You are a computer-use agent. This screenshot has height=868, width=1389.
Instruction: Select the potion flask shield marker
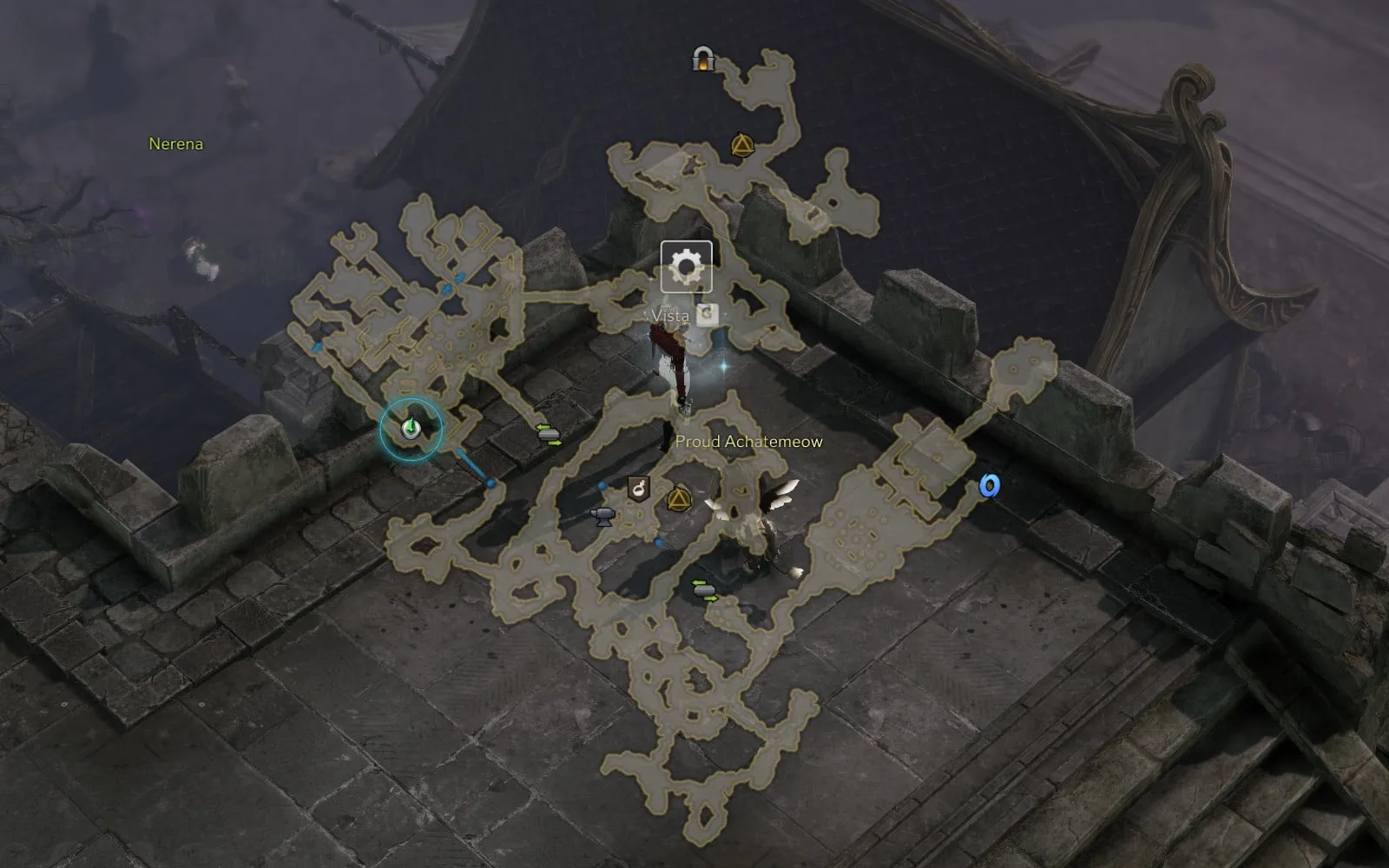pos(640,489)
